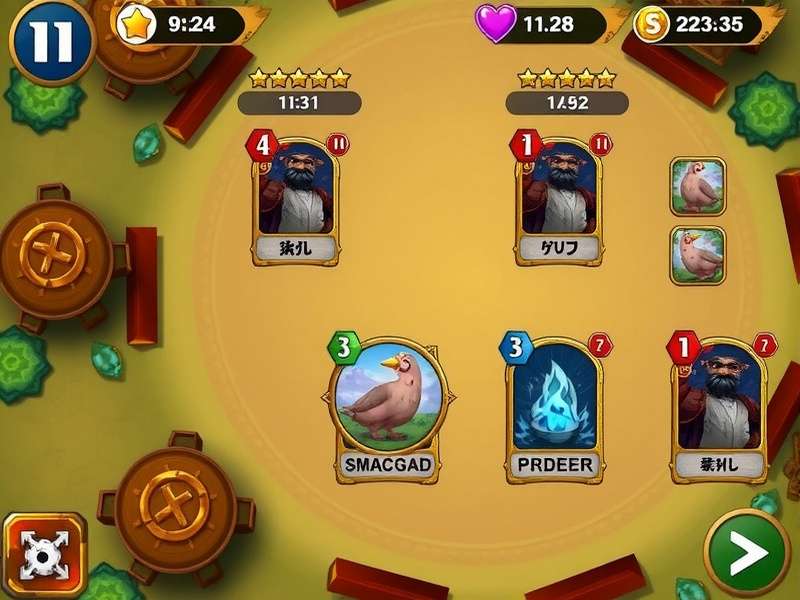Pick the dwarf card with red 4
800x600 pixels.
(295, 200)
